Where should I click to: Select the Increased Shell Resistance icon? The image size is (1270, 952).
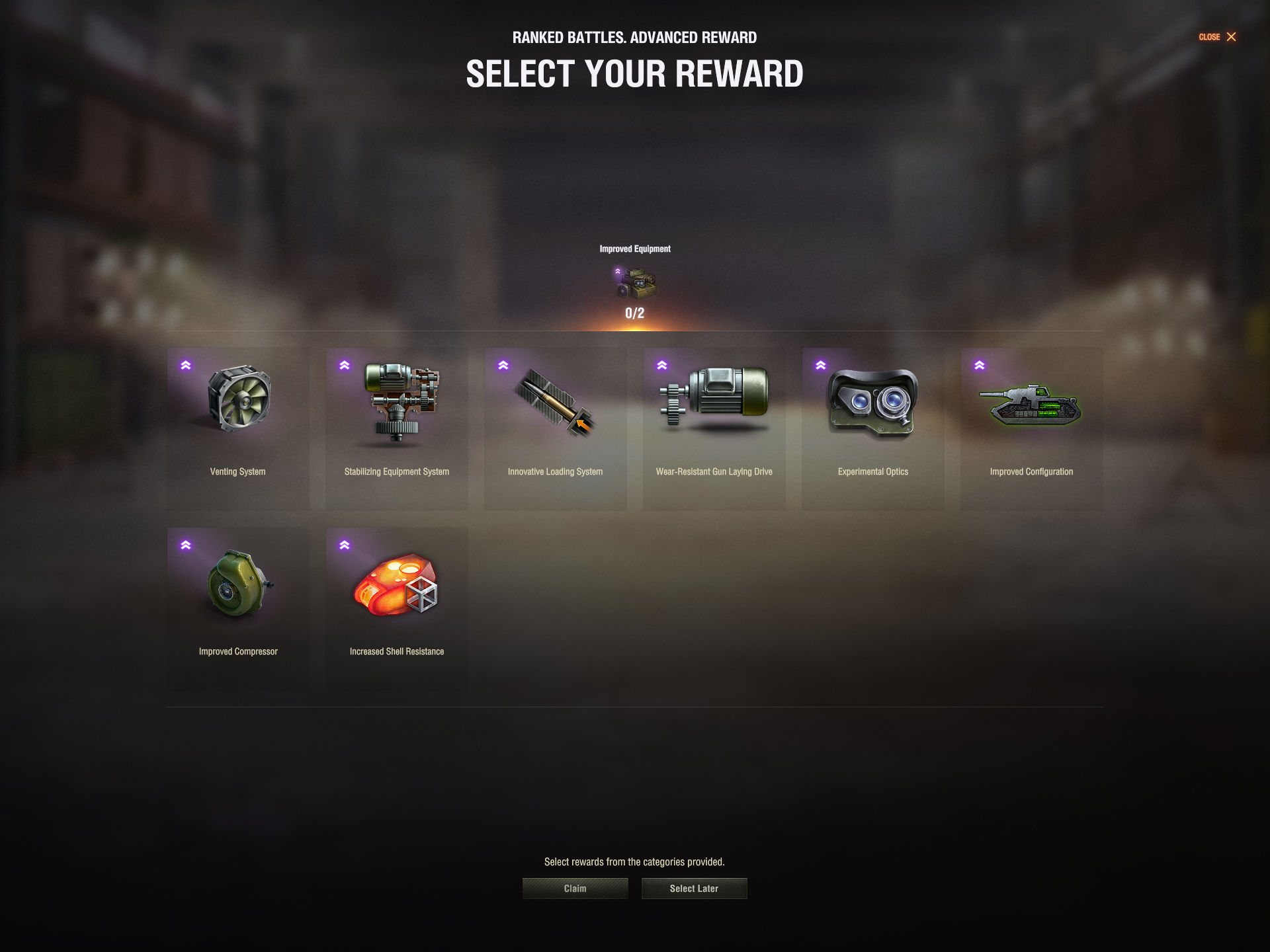tap(397, 585)
